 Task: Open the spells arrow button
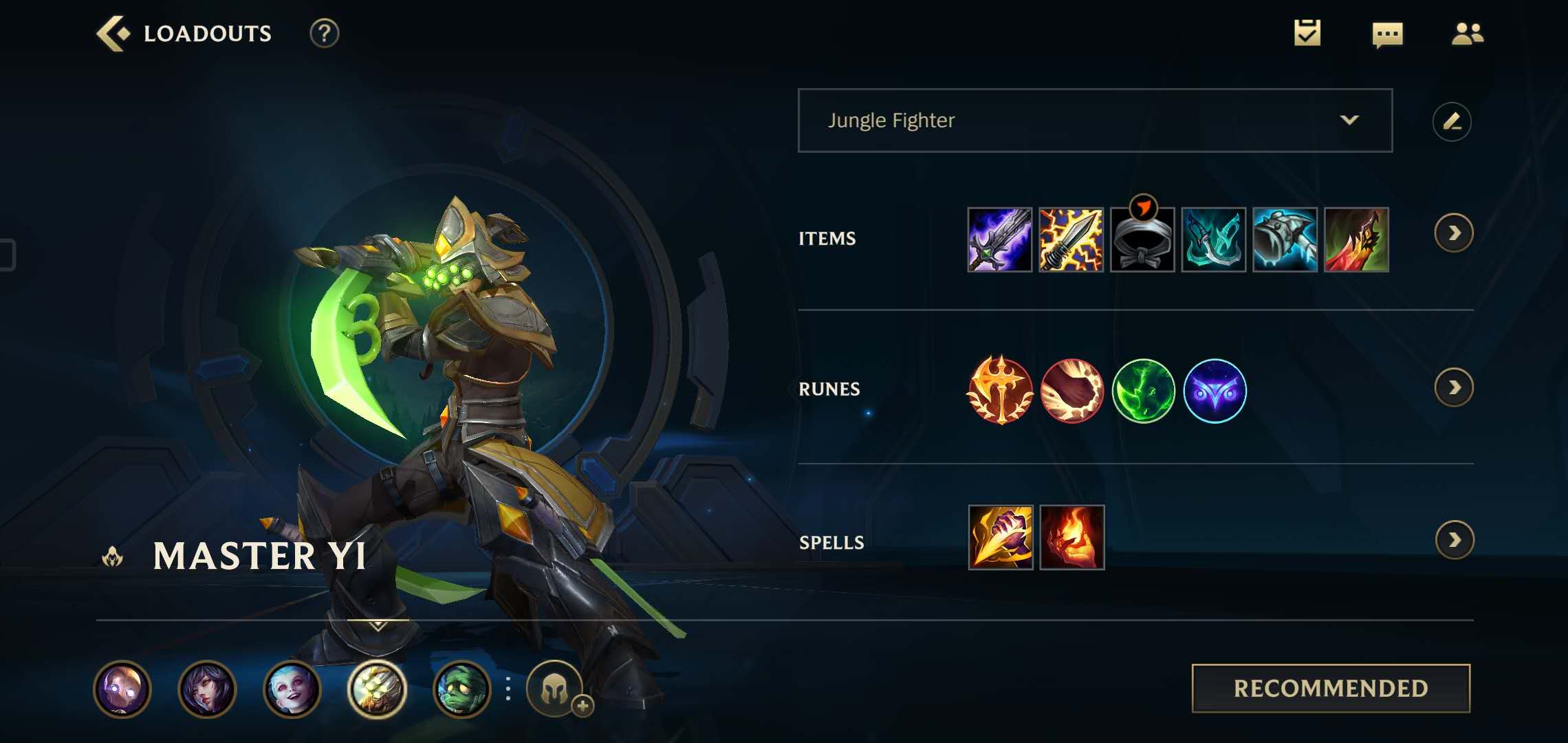(1454, 540)
